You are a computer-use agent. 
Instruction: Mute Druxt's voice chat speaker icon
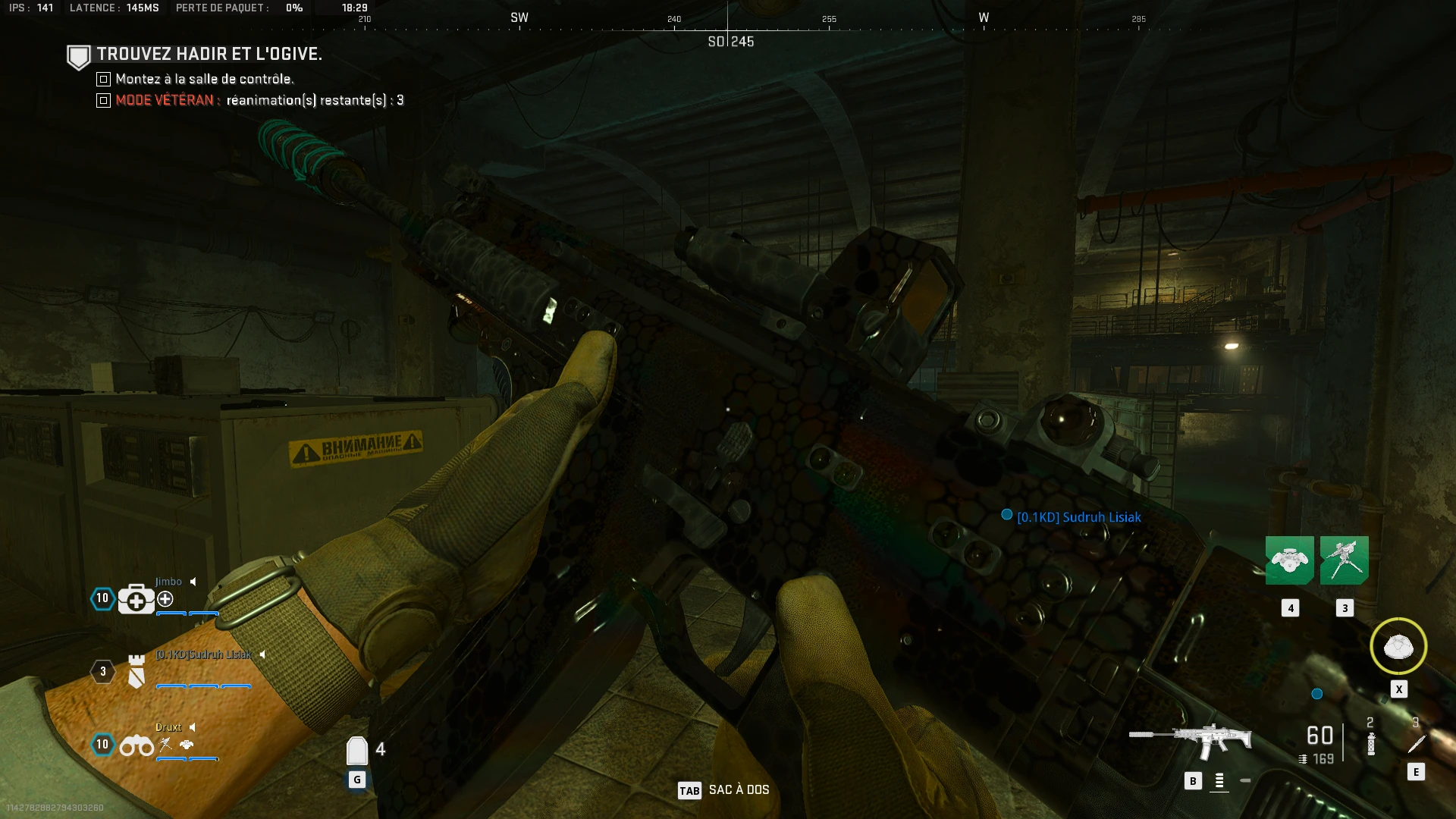(x=192, y=726)
